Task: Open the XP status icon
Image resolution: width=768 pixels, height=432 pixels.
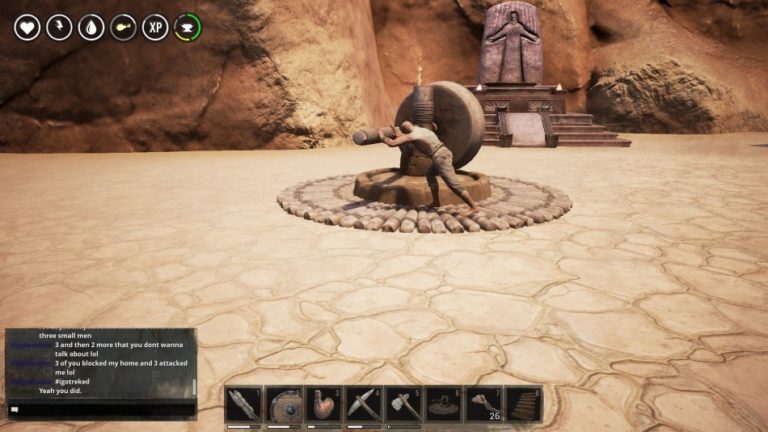Action: (155, 27)
